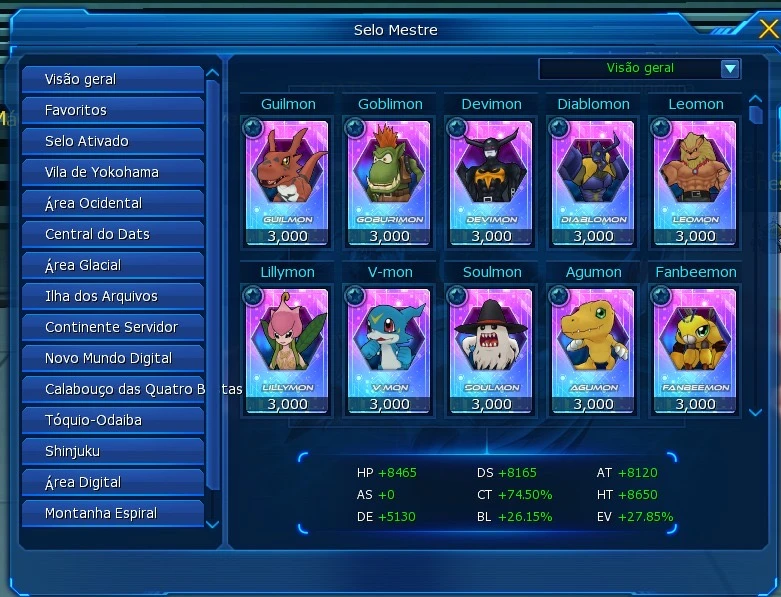Choose Vila de Yokohama from the list
Image resolution: width=781 pixels, height=597 pixels.
[x=112, y=172]
